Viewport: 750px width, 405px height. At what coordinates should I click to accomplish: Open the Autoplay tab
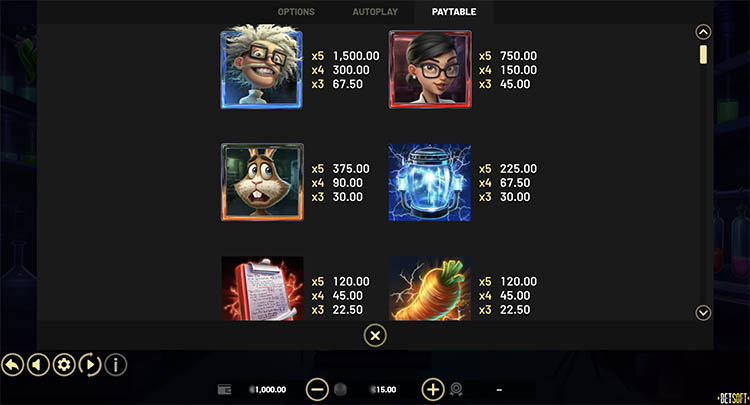pos(373,12)
